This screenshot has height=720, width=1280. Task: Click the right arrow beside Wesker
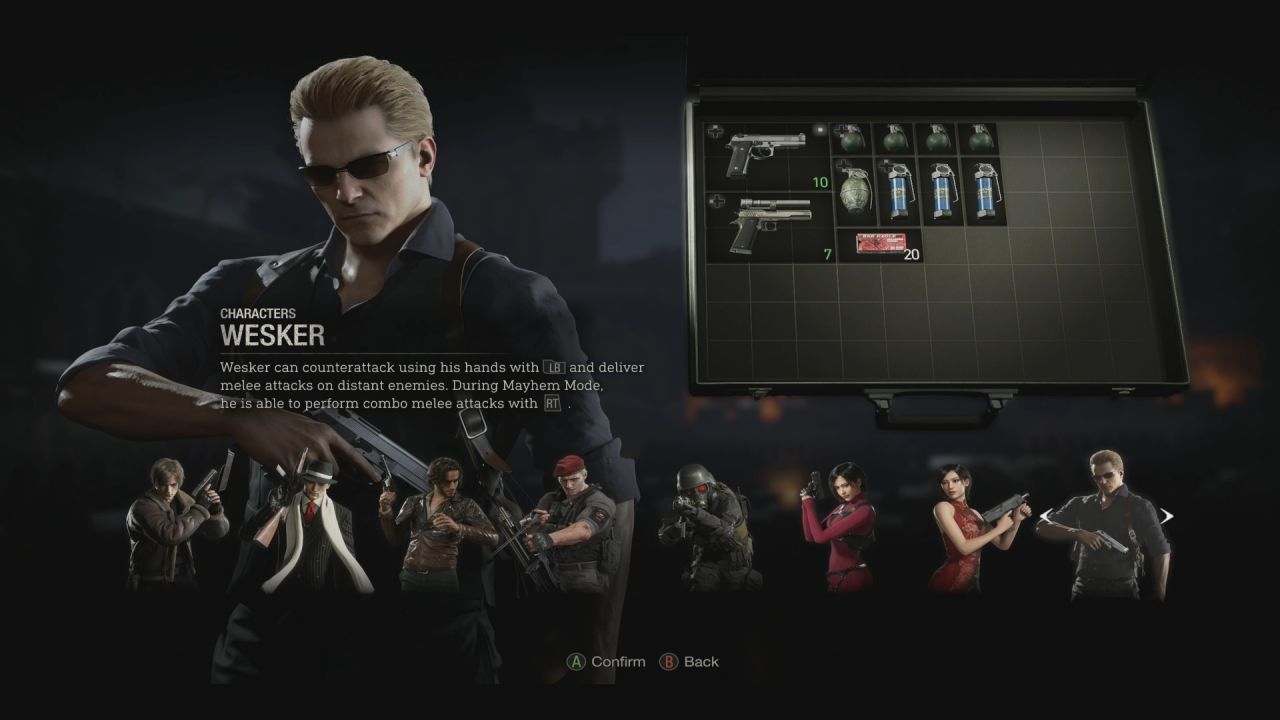click(x=1168, y=515)
